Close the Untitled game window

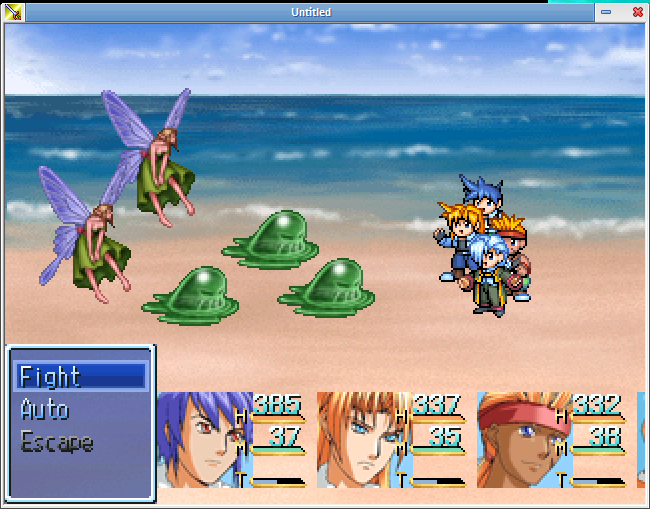point(637,12)
